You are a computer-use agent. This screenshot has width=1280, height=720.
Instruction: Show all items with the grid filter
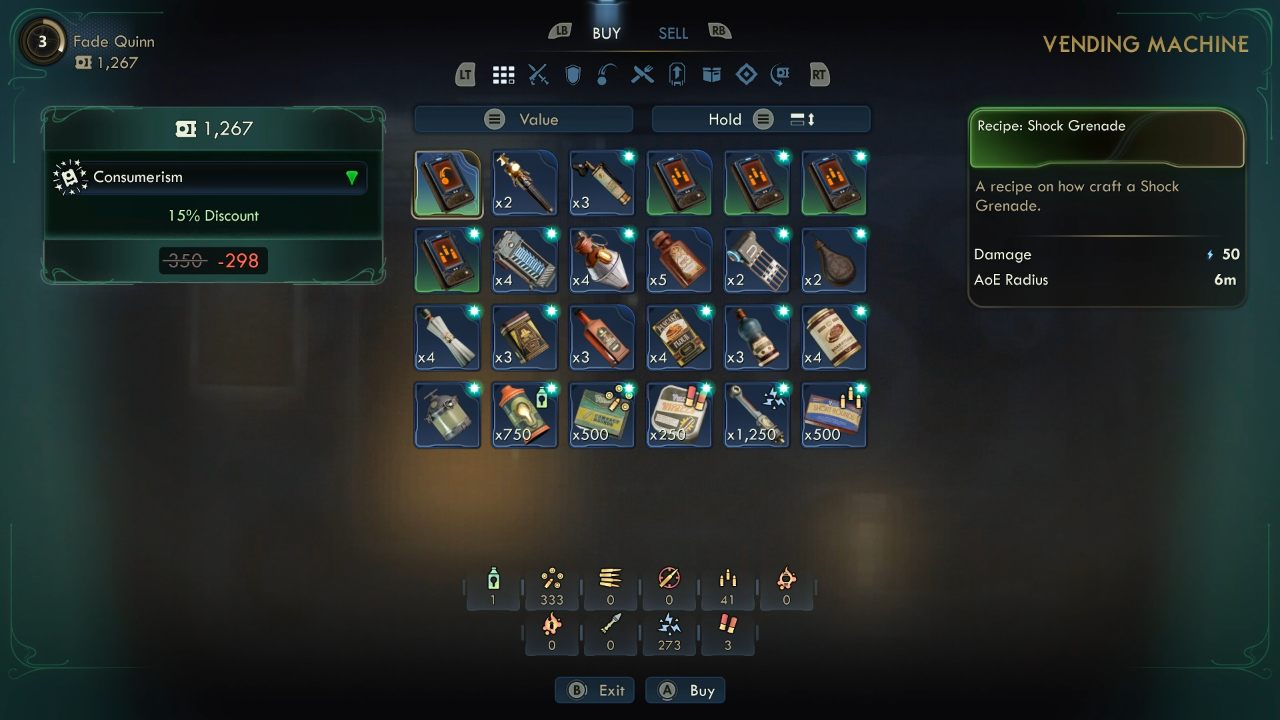point(503,75)
